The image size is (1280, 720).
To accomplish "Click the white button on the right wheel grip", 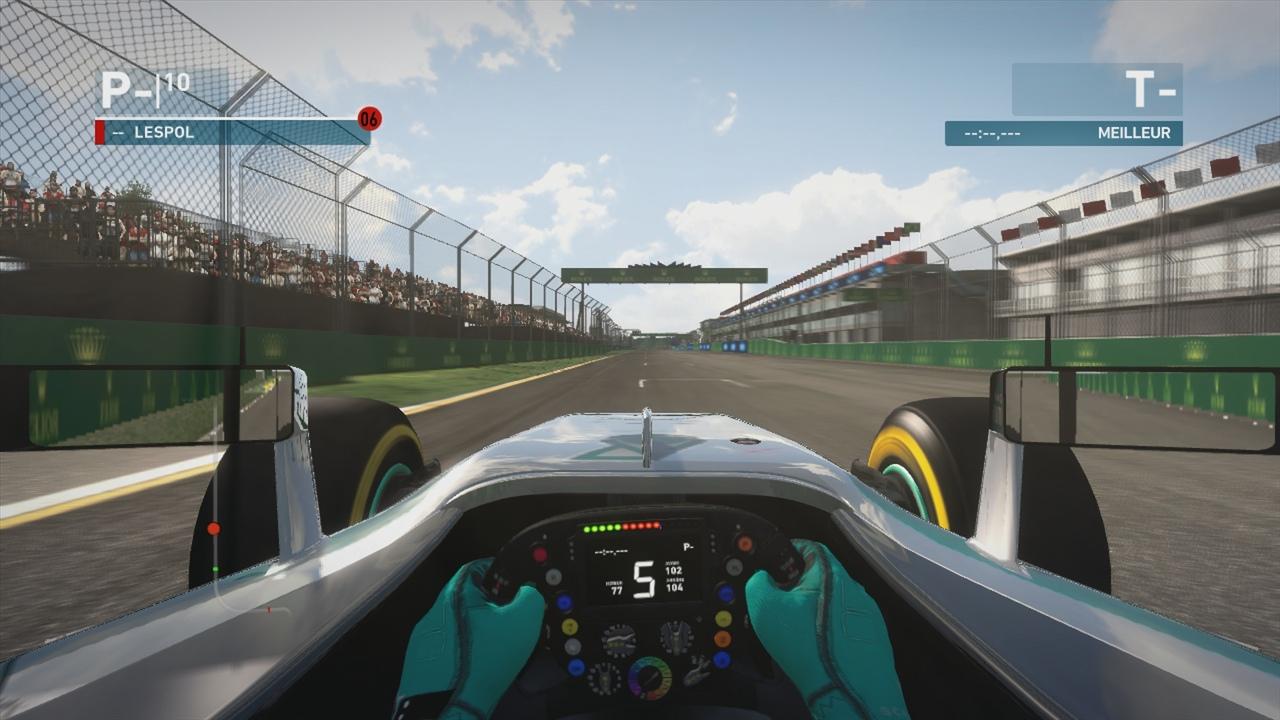I will point(733,566).
